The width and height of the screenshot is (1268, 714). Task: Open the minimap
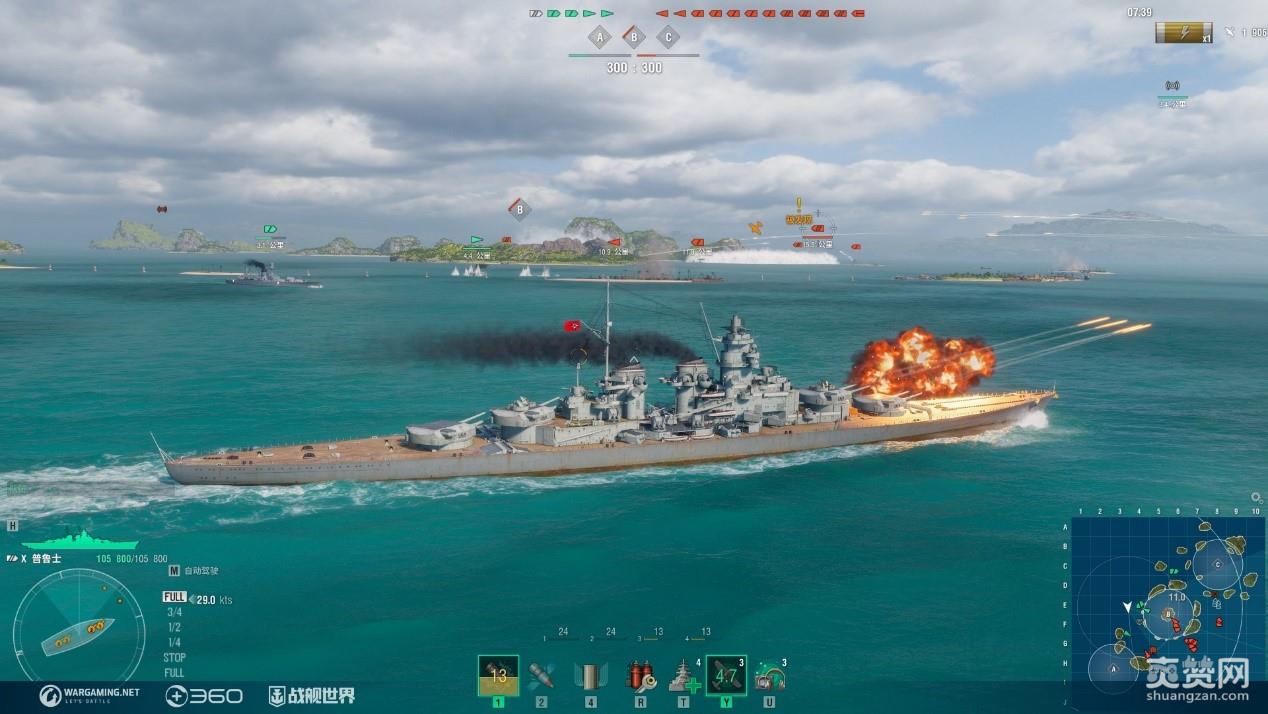pos(1166,612)
